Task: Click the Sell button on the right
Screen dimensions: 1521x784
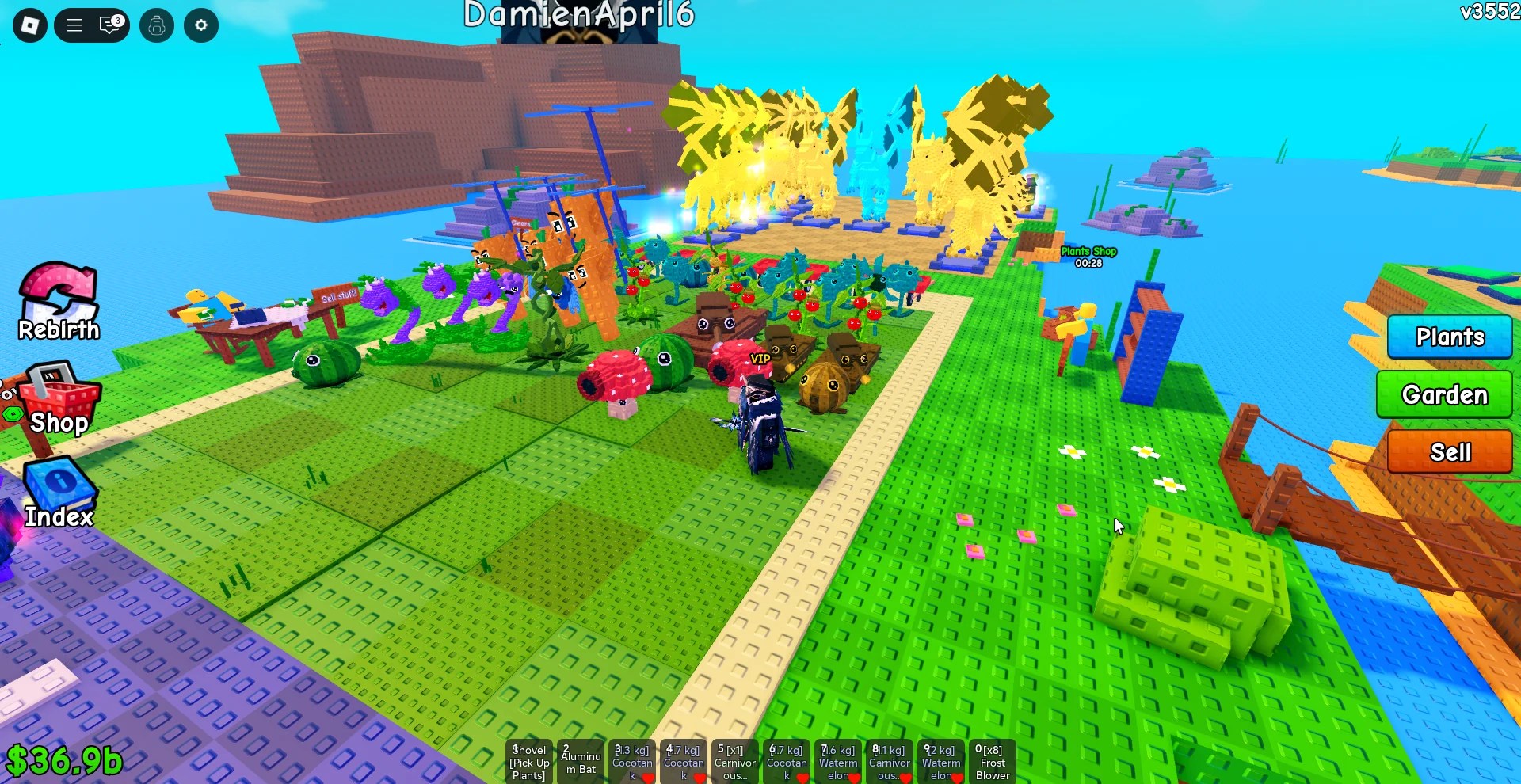Action: point(1450,452)
